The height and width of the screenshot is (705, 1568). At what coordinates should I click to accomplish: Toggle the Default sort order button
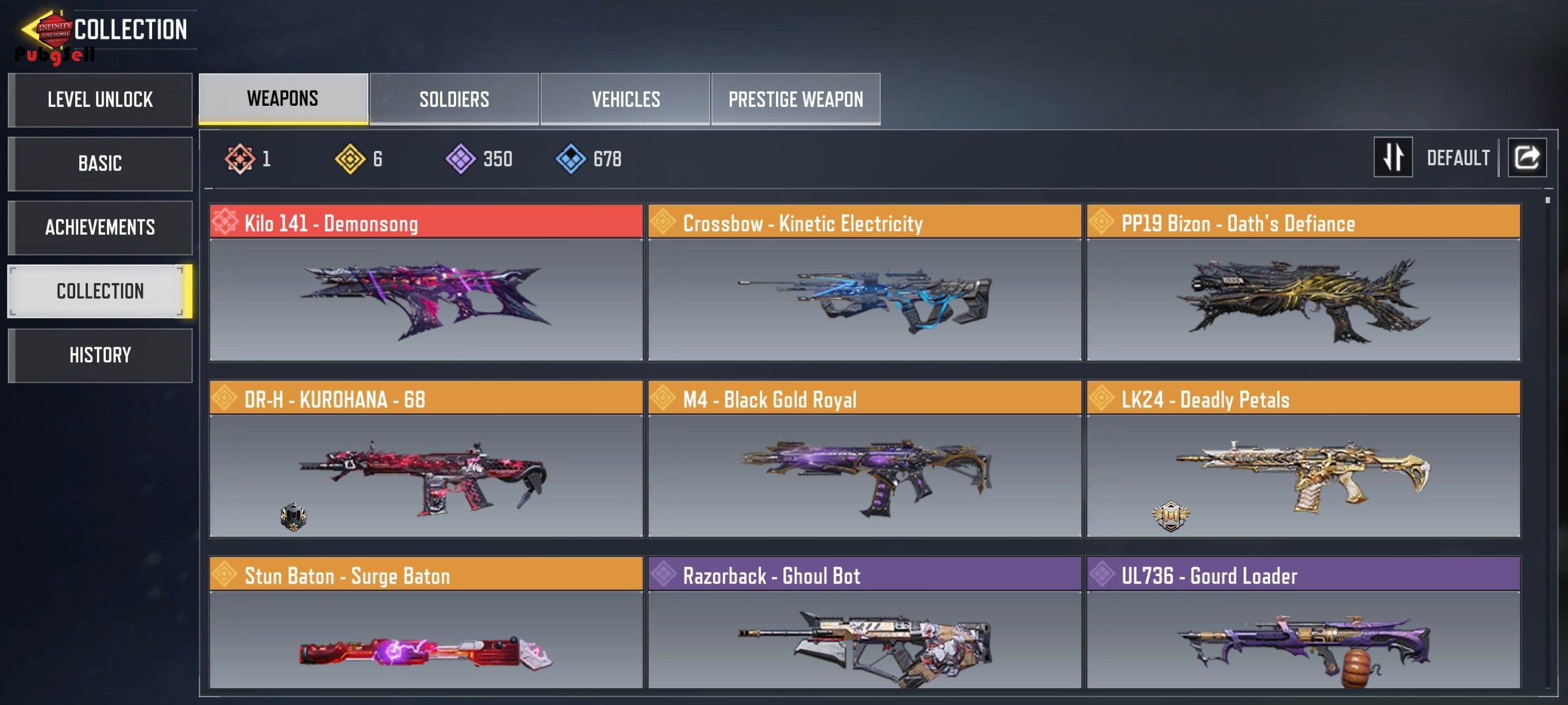[1393, 158]
